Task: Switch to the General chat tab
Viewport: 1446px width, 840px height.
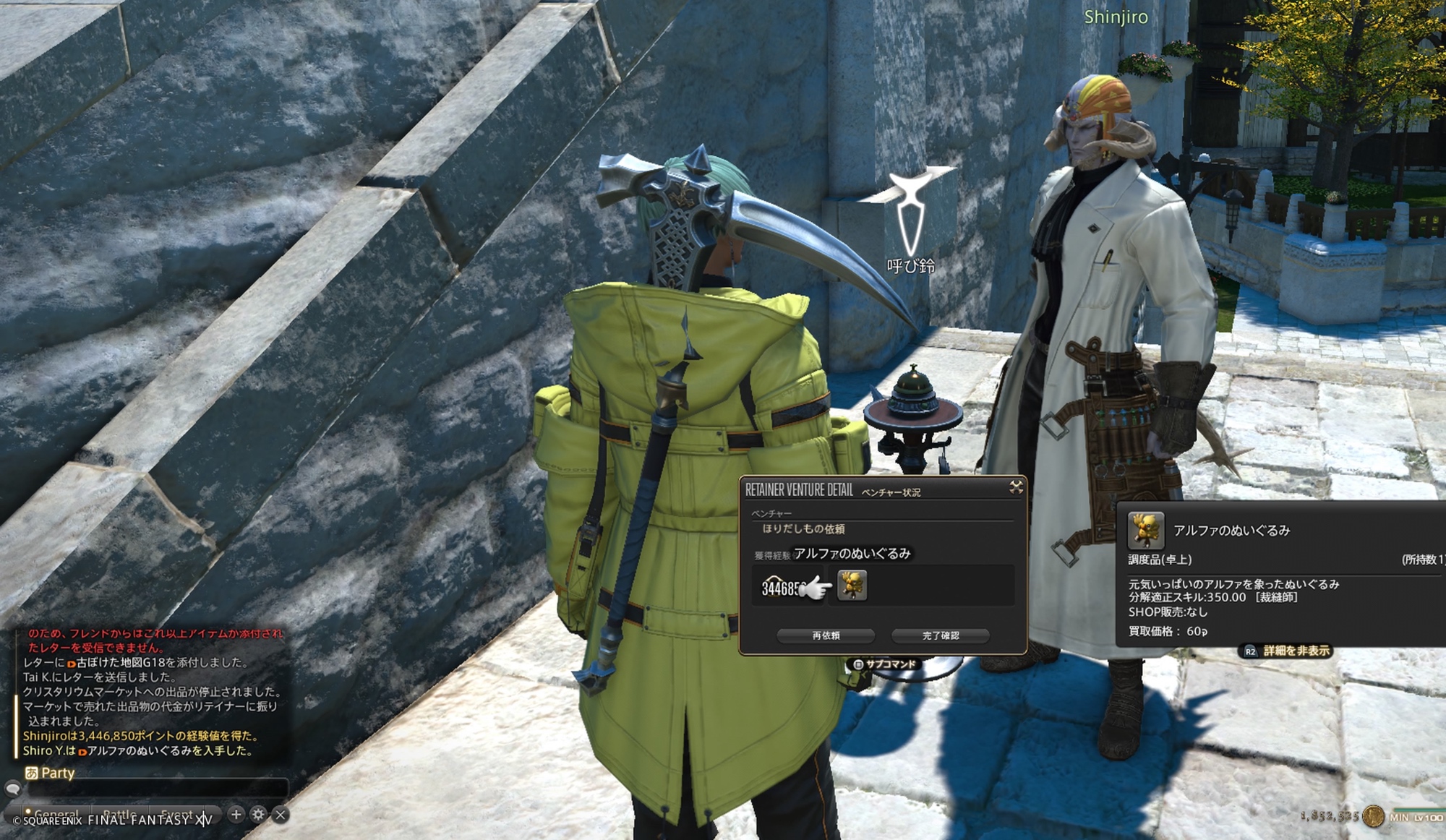Action: point(56,815)
